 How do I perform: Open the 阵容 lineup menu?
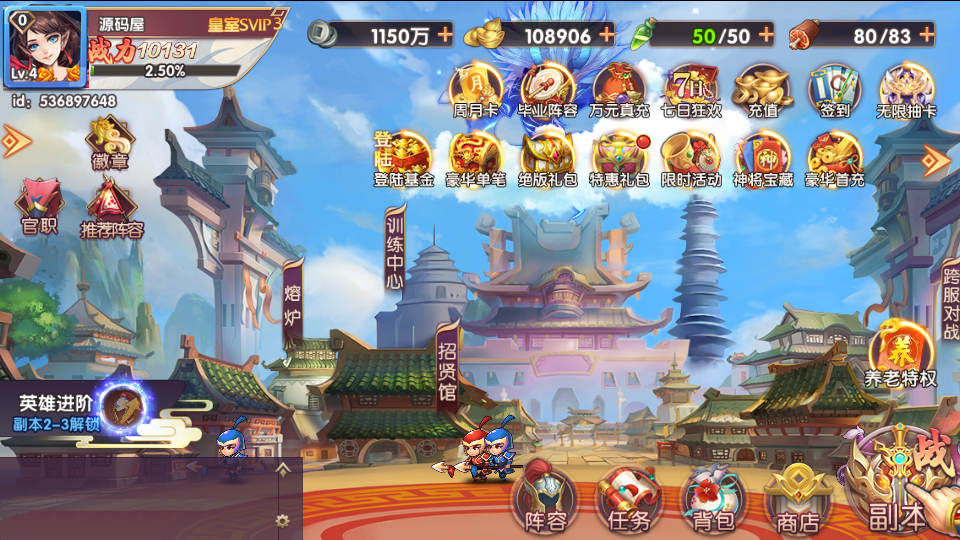point(545,497)
